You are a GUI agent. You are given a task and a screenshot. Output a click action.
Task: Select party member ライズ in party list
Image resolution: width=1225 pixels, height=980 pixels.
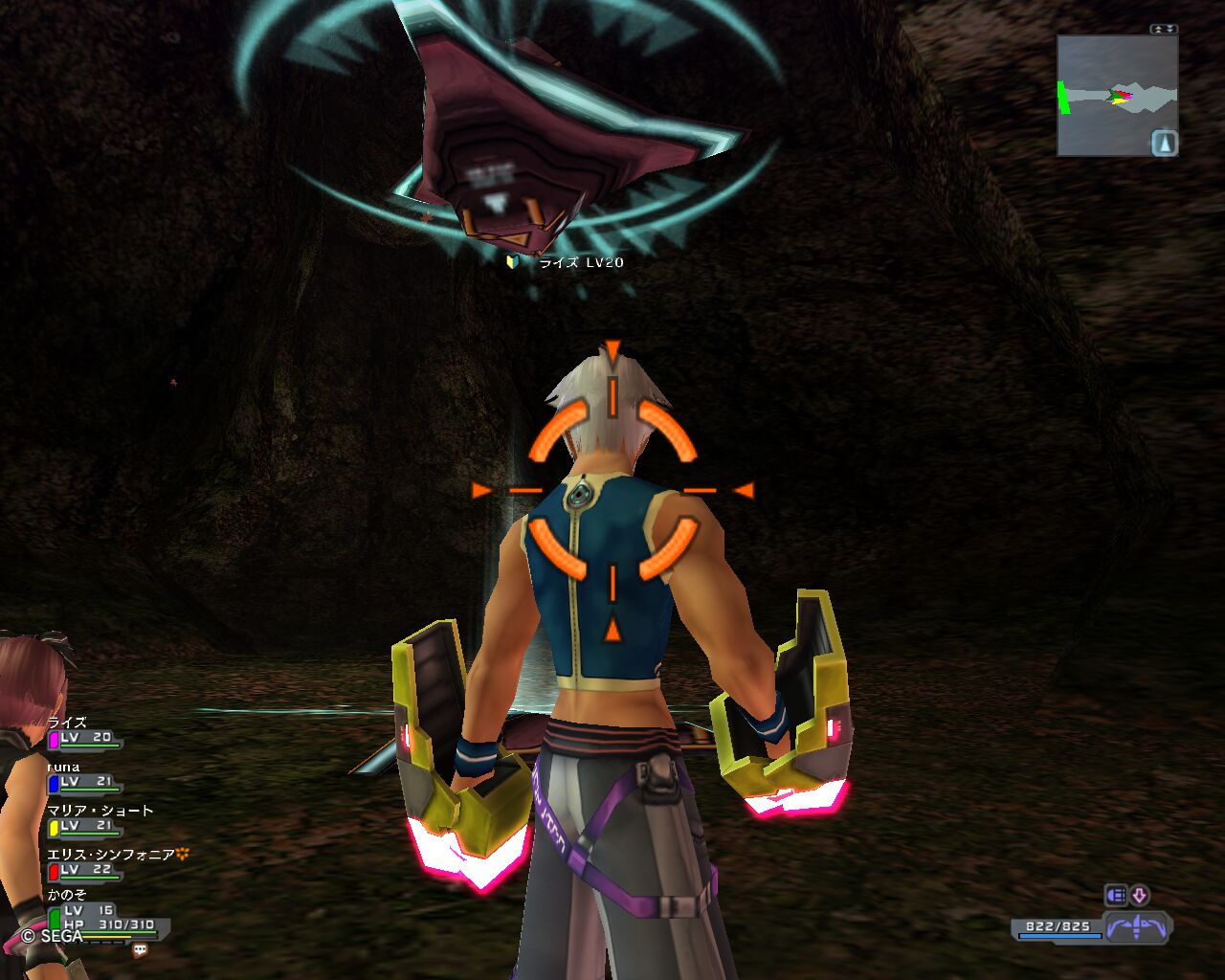coord(84,732)
